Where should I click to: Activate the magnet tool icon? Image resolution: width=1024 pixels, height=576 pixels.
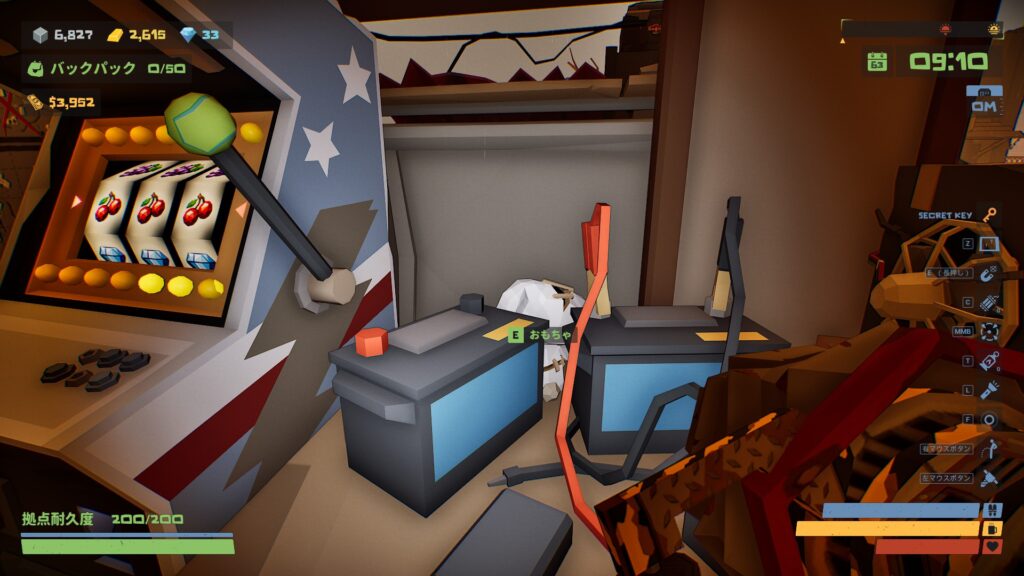(x=989, y=272)
